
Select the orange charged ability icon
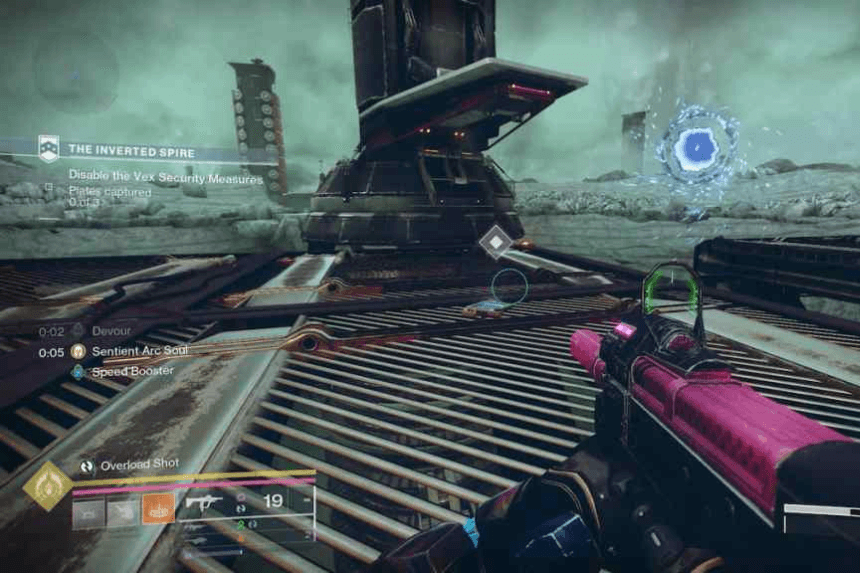click(158, 509)
